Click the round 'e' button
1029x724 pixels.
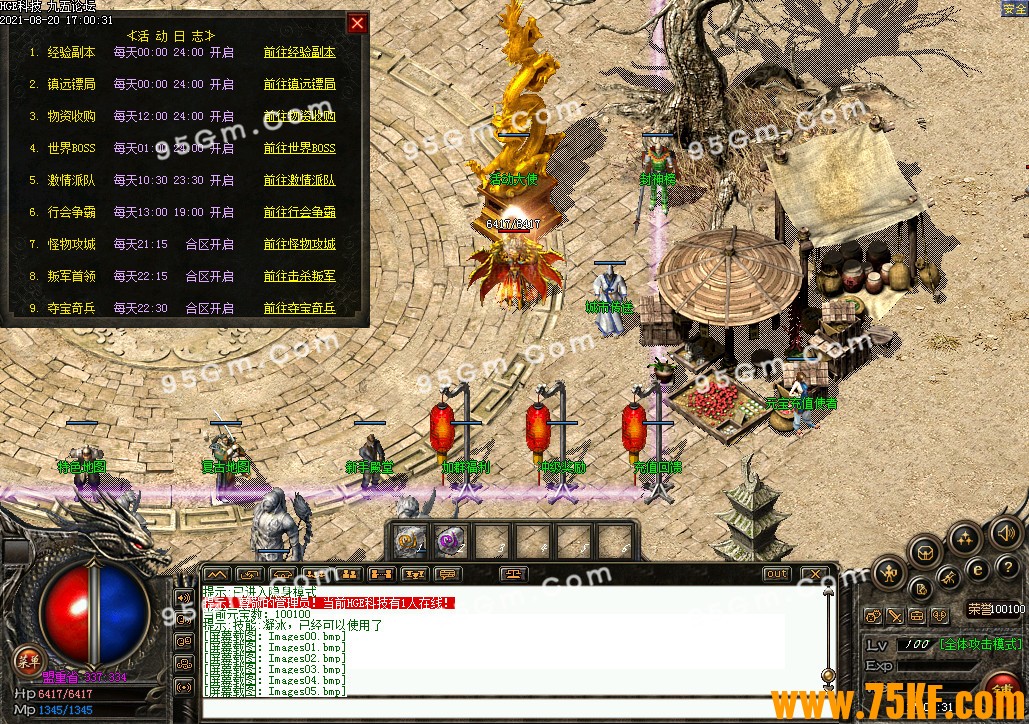coord(979,569)
